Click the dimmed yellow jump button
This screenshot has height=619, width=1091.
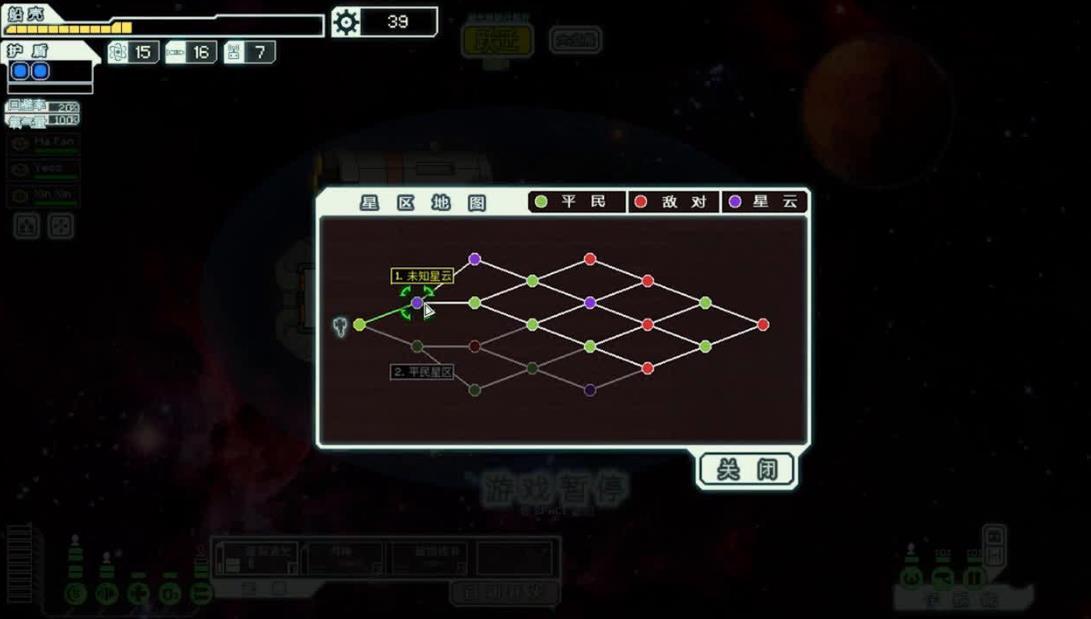[497, 41]
